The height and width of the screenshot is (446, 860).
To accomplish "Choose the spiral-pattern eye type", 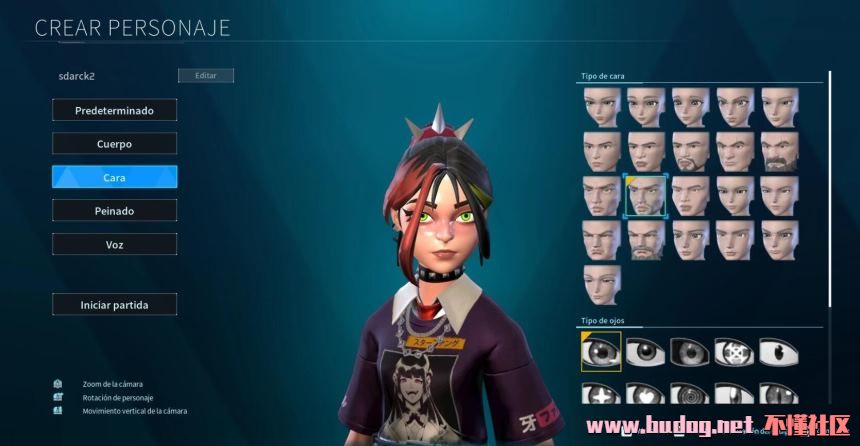I will pyautogui.click(x=690, y=395).
